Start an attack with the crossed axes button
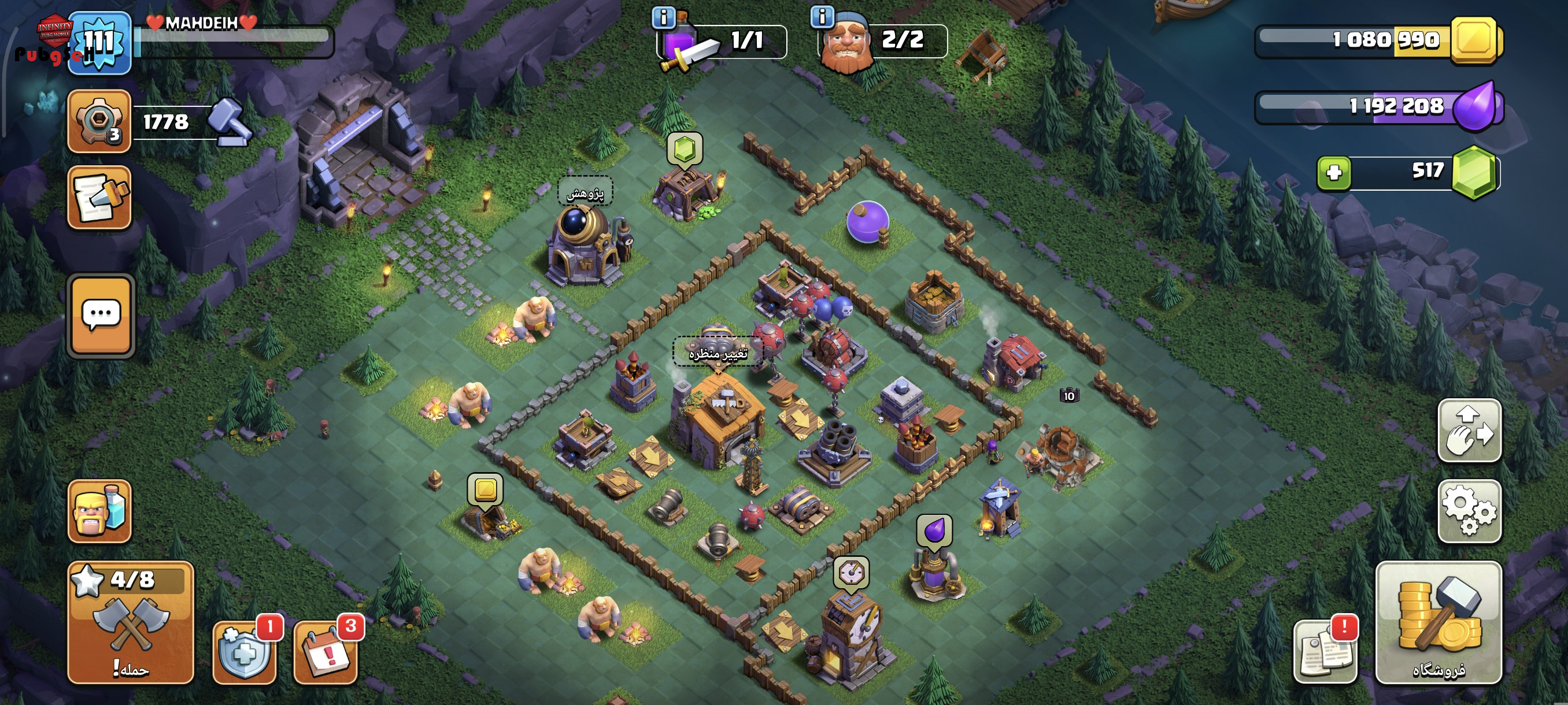 click(x=130, y=622)
